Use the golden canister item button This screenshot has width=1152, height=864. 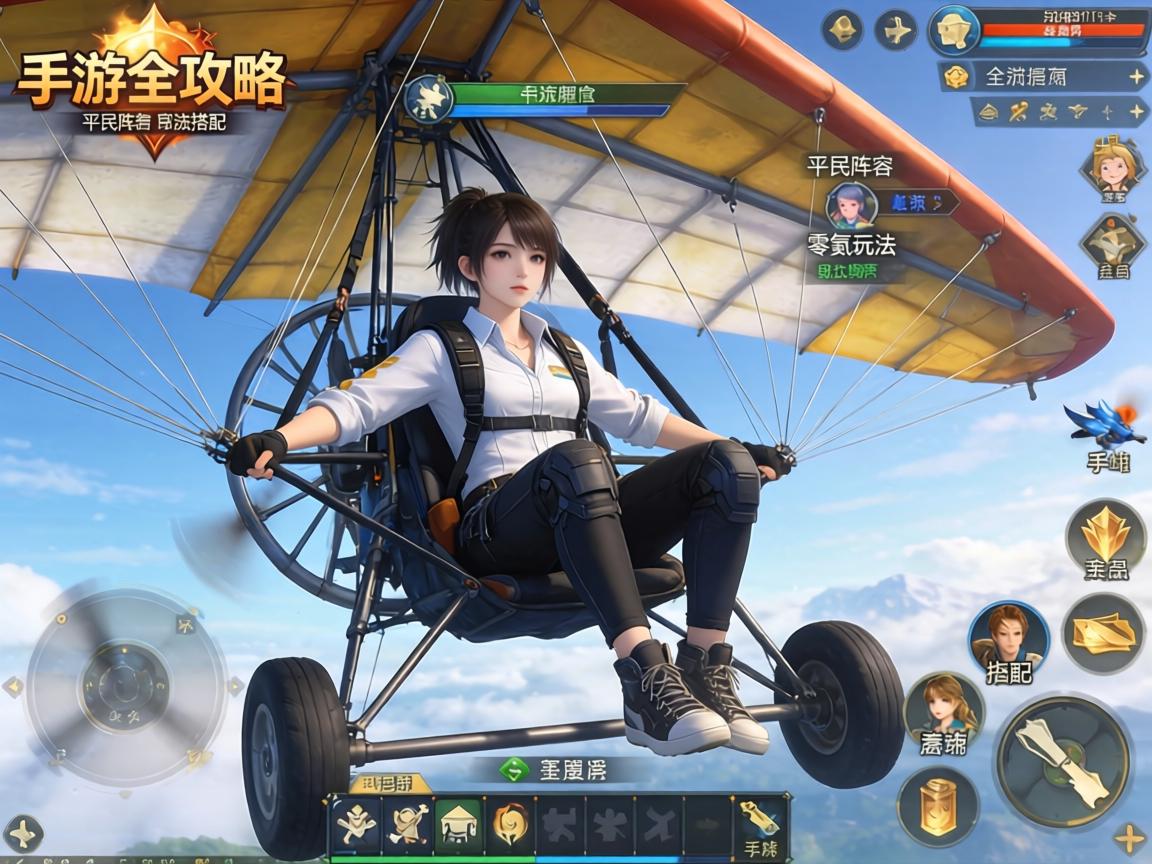click(938, 806)
